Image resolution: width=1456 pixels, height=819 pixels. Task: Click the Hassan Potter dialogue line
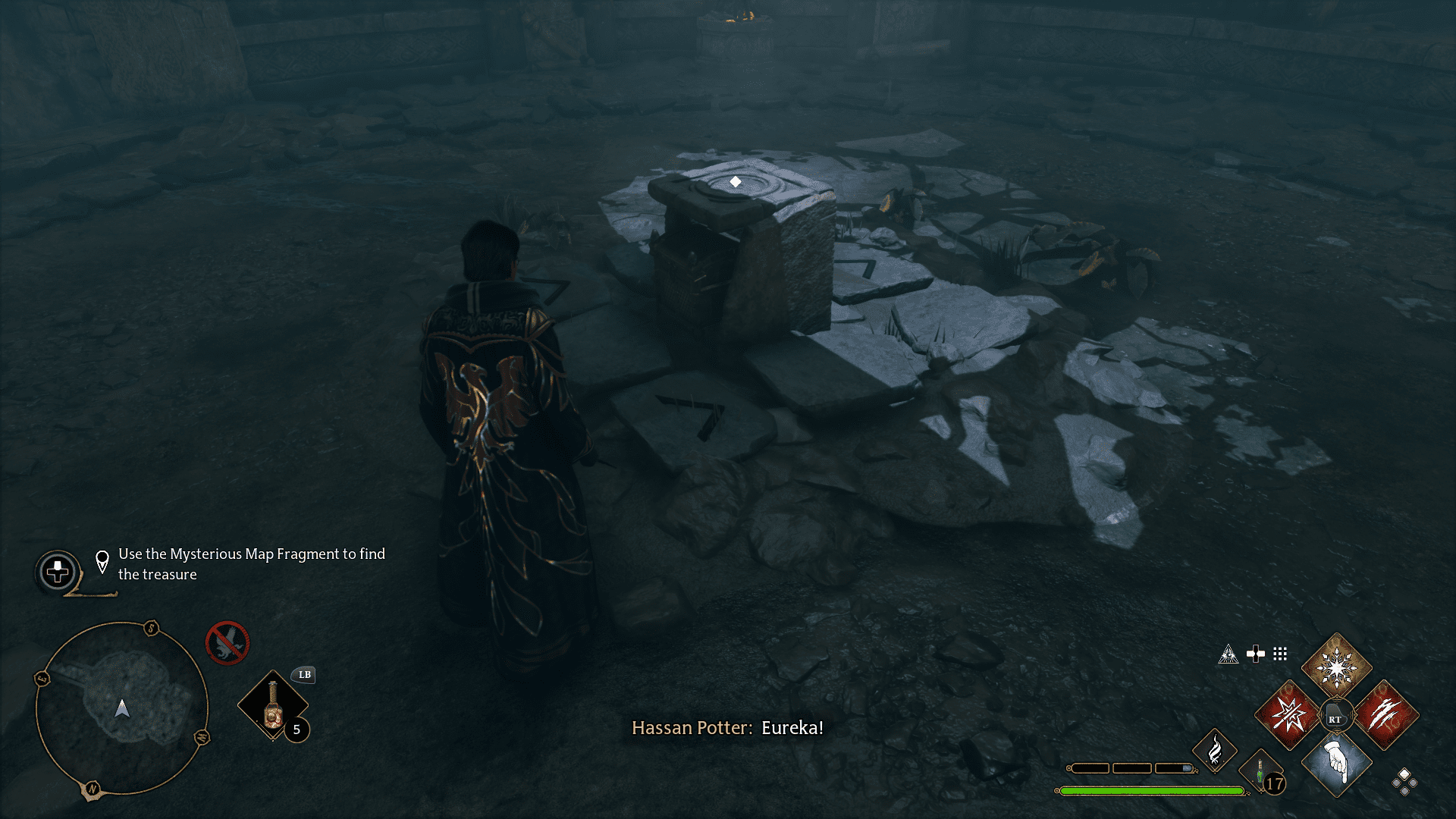(728, 728)
